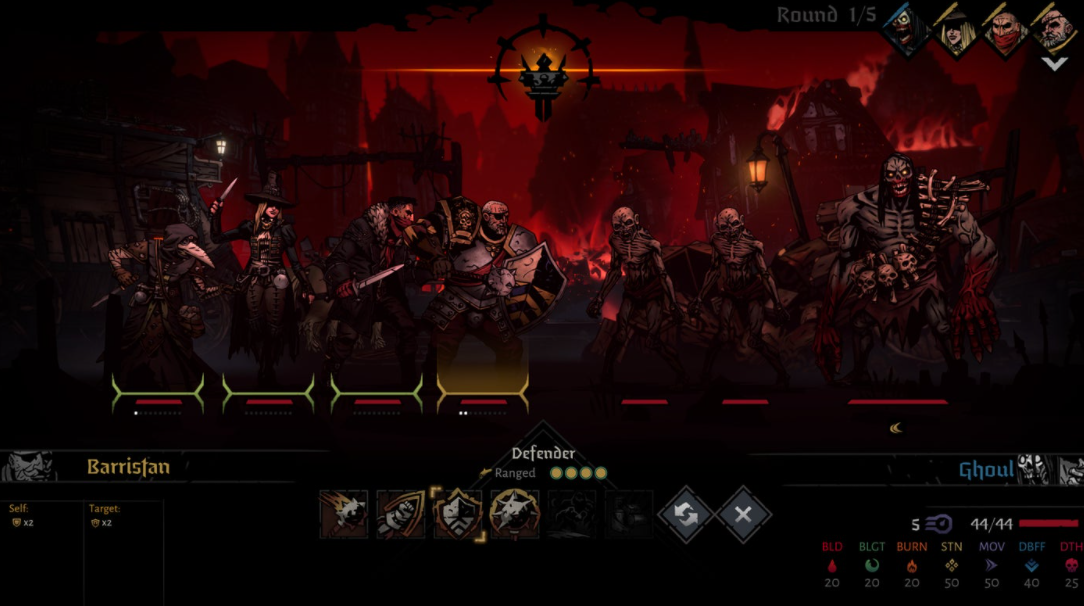Image resolution: width=1084 pixels, height=606 pixels.
Task: Click the blonde woman's turn order portrait
Action: [x=955, y=29]
